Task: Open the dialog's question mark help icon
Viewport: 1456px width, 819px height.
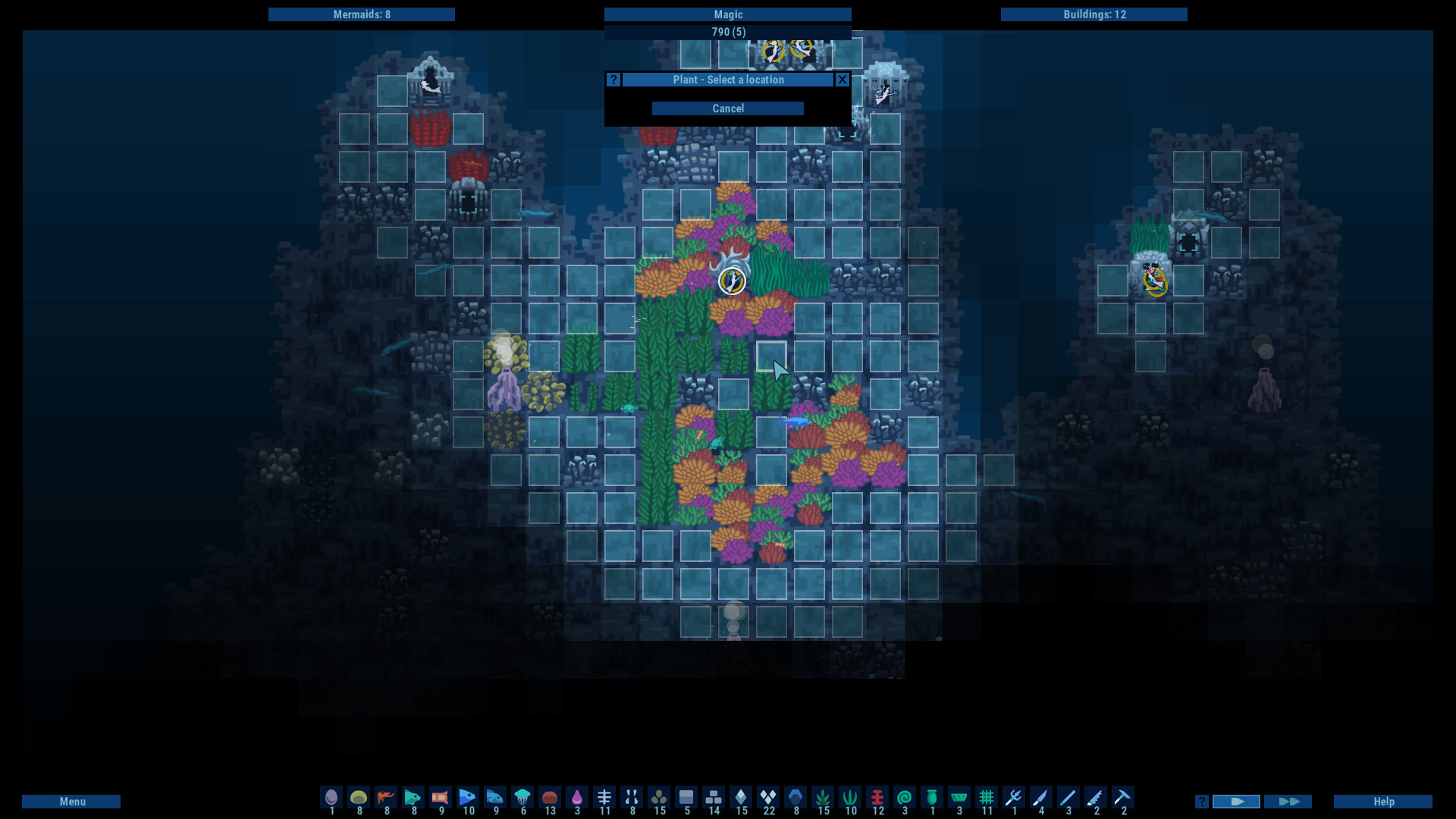Action: point(613,79)
